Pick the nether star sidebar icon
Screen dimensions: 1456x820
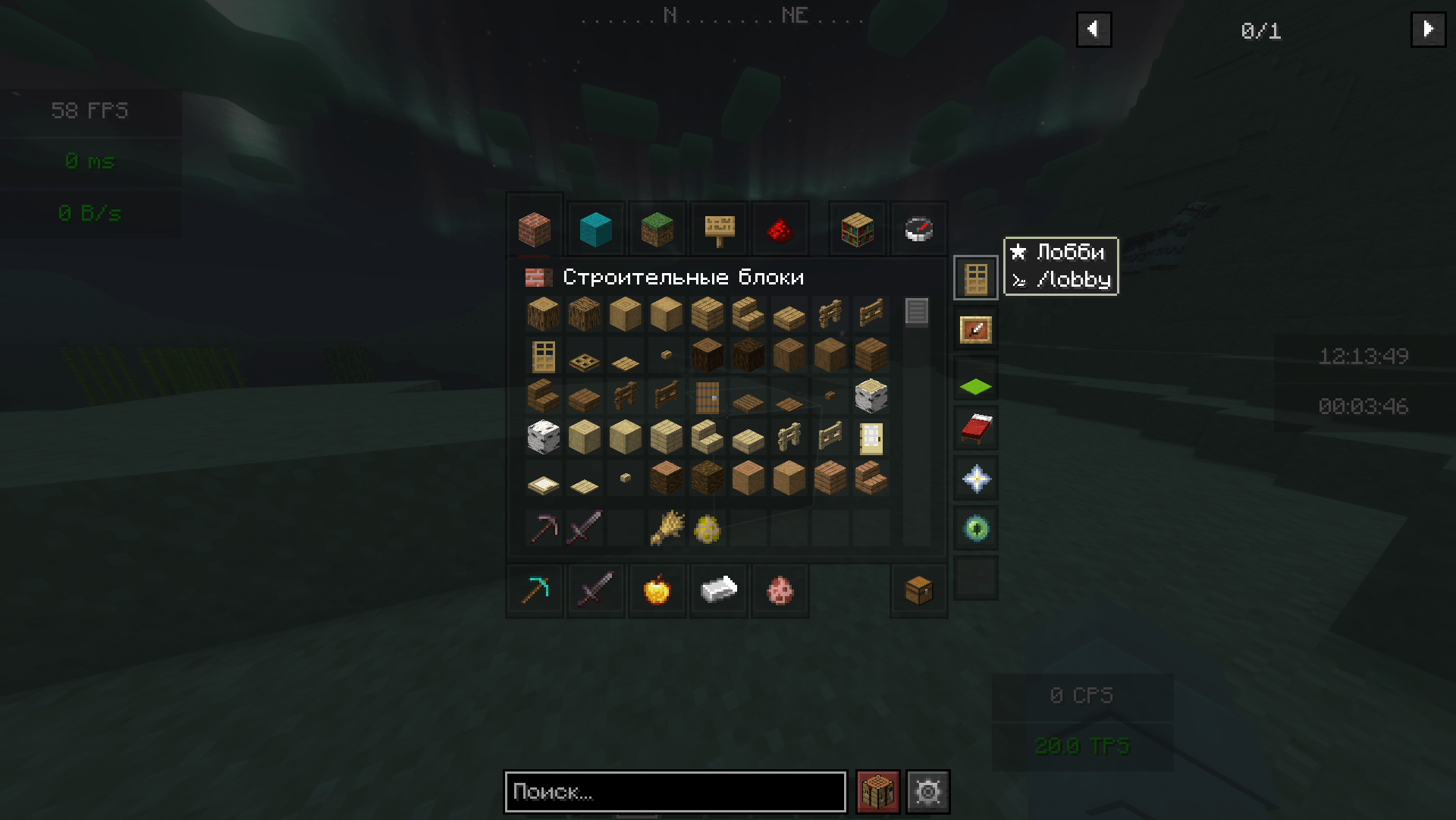click(975, 478)
